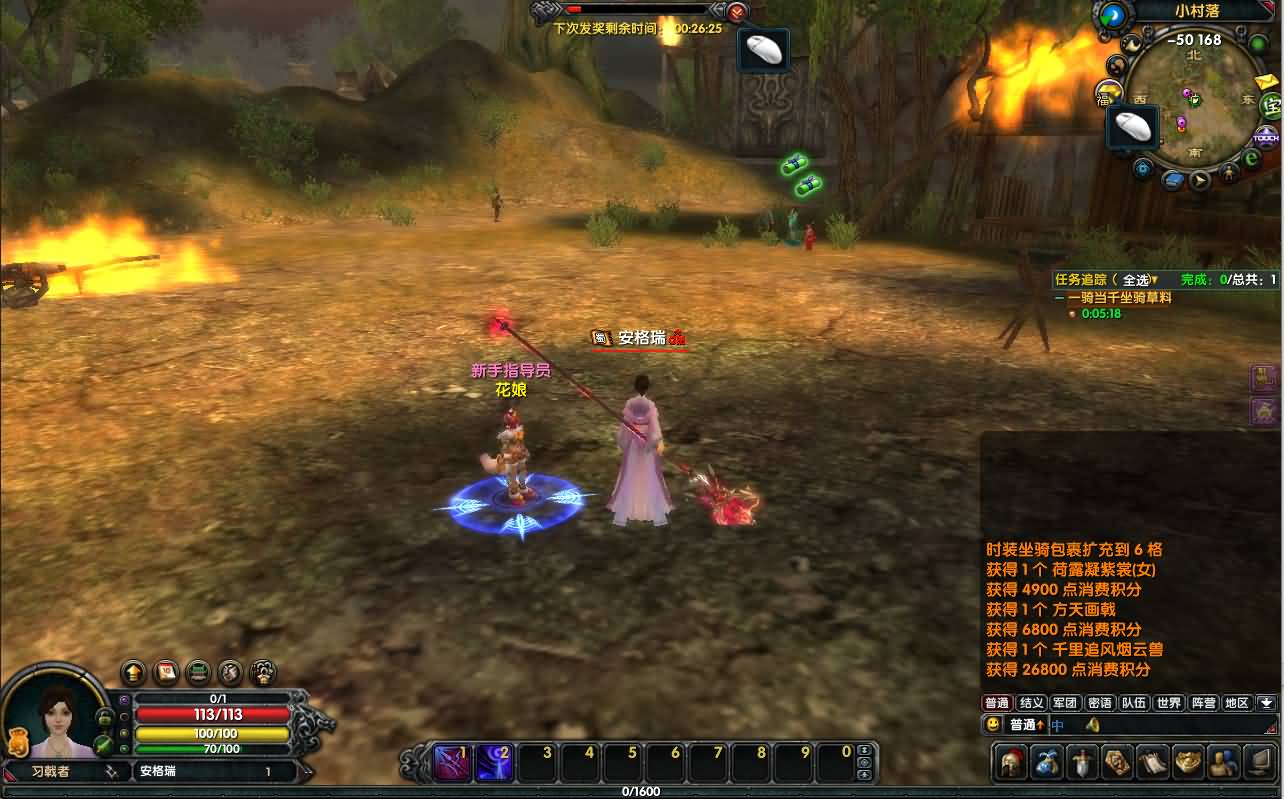Open the sword skills menu icon
Image resolution: width=1284 pixels, height=799 pixels.
click(1082, 762)
